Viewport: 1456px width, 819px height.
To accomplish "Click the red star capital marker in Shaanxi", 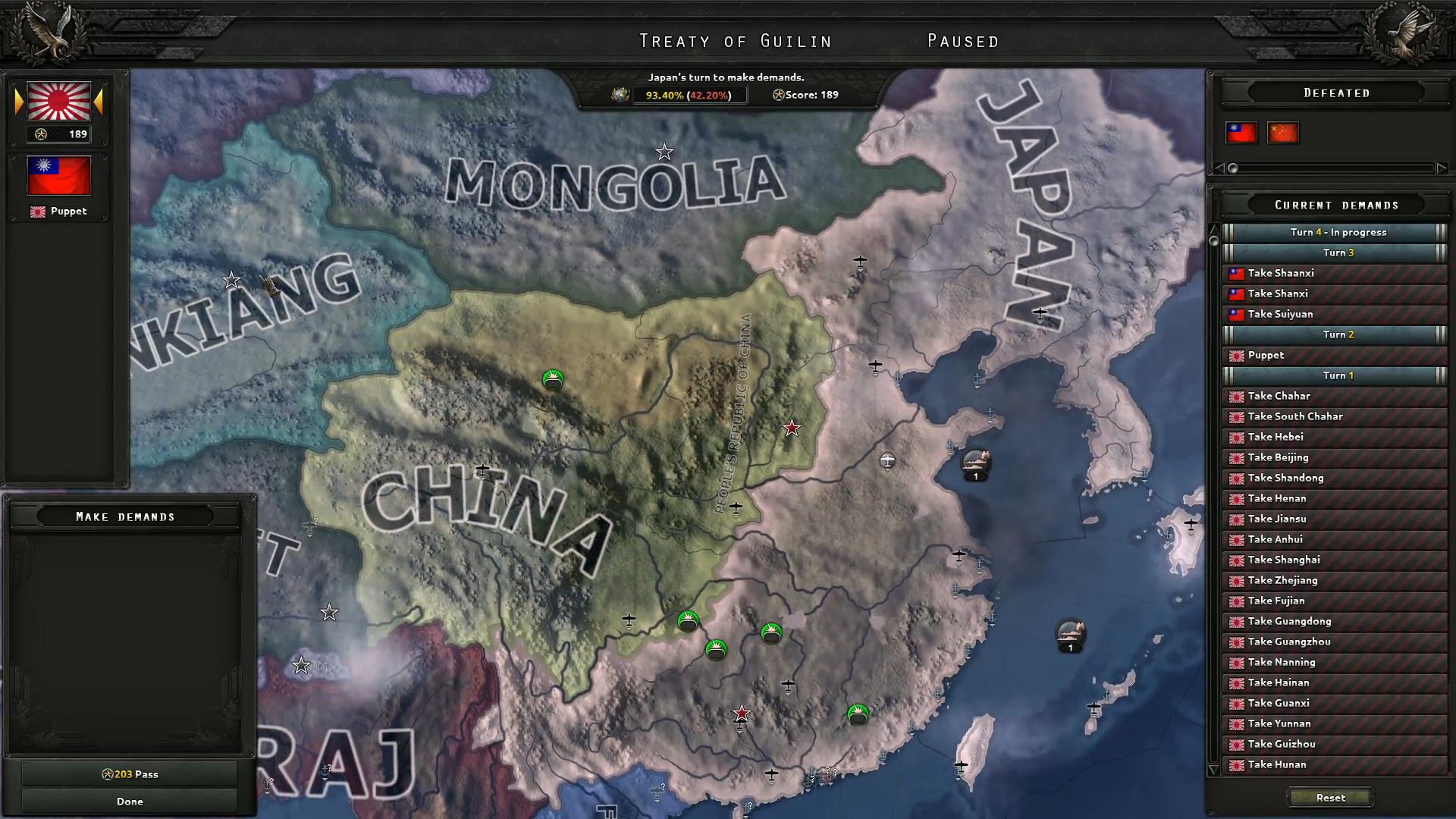I will click(791, 428).
